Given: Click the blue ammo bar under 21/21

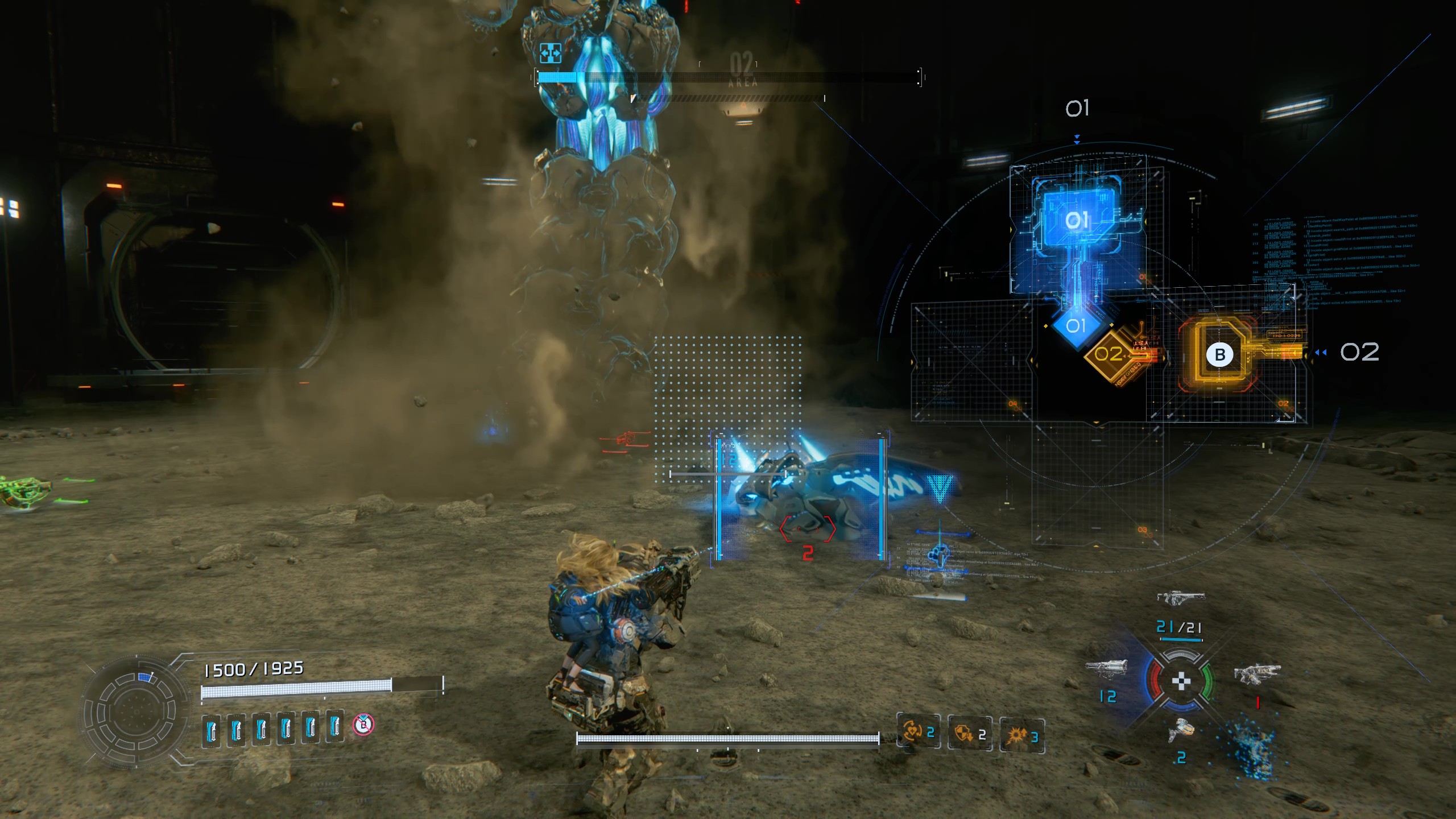Looking at the screenshot, I should point(1182,639).
